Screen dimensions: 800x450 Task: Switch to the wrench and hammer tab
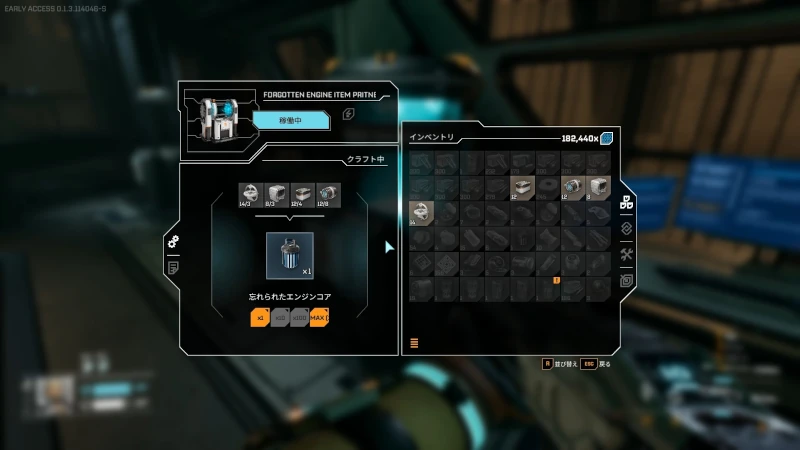627,255
